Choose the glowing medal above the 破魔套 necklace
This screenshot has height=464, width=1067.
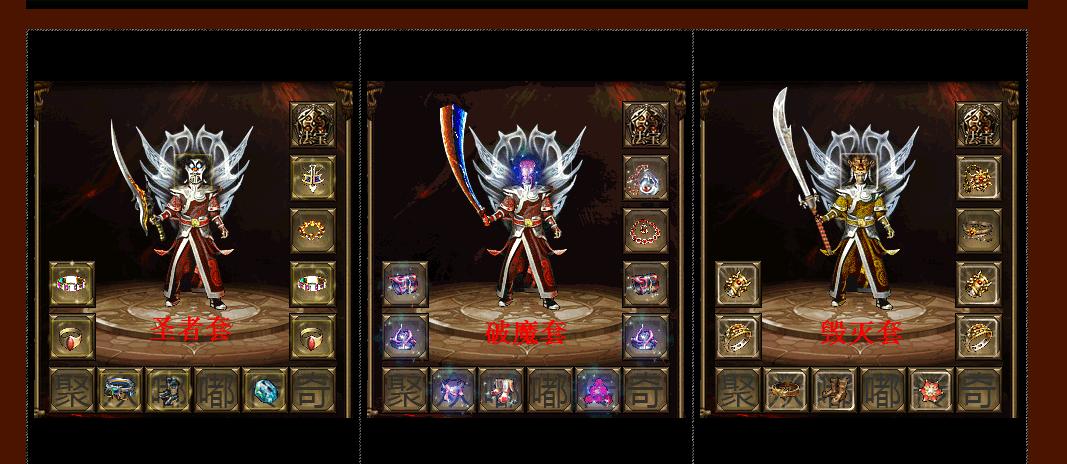pos(645,178)
